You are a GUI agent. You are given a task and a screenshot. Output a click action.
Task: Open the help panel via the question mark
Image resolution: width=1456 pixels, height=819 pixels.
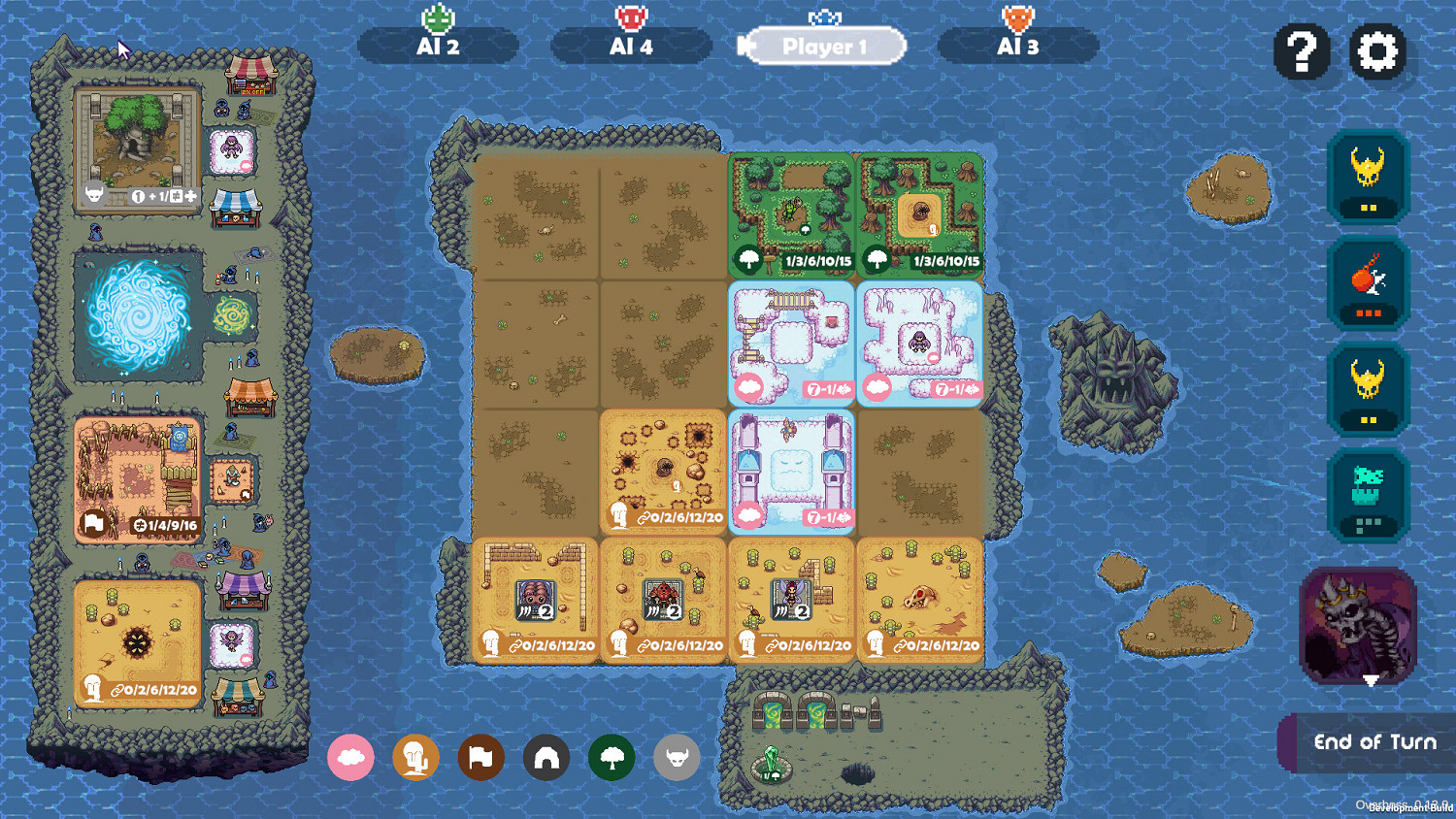pyautogui.click(x=1302, y=52)
